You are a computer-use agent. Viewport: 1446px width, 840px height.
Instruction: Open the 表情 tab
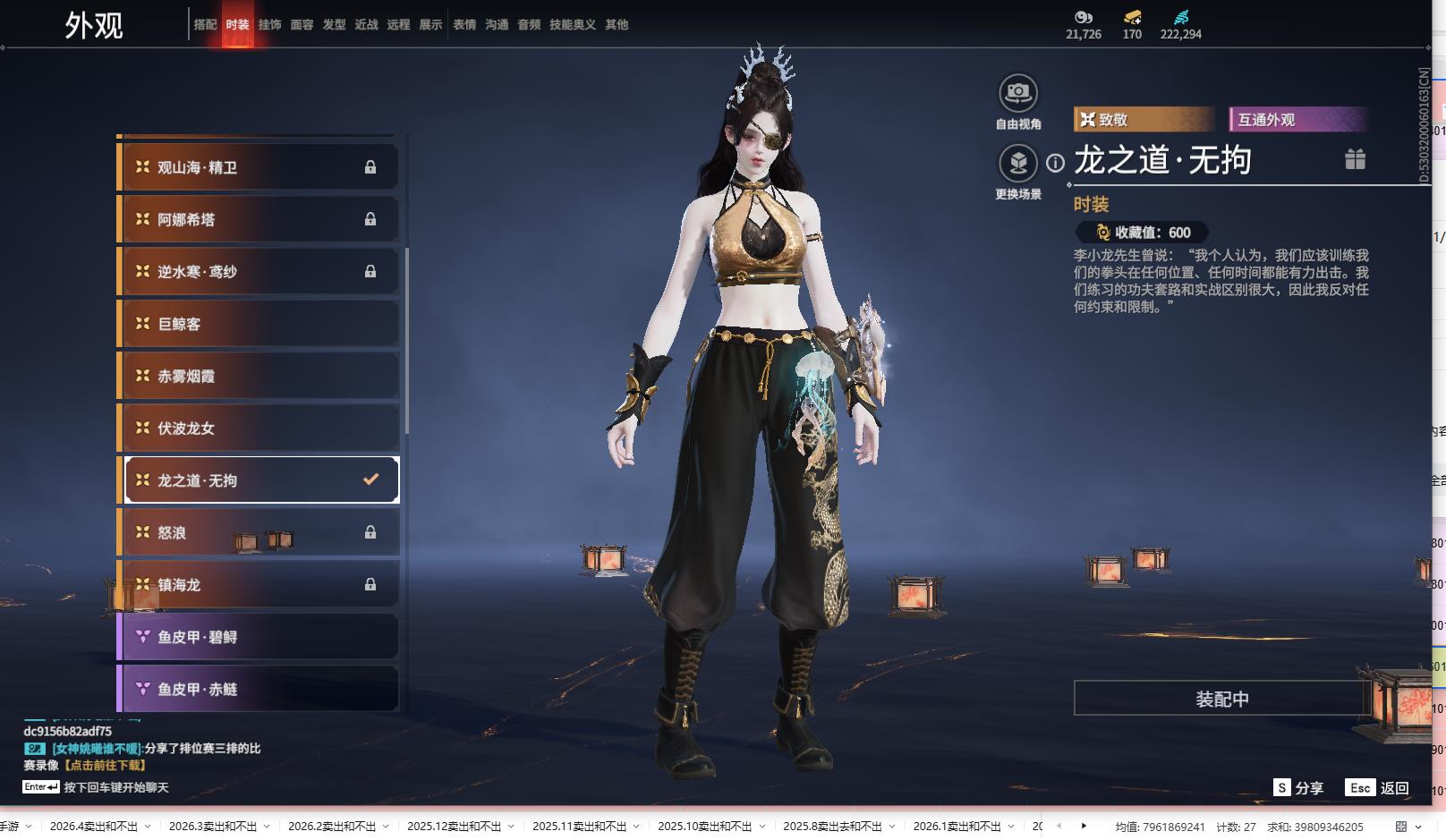pos(464,25)
